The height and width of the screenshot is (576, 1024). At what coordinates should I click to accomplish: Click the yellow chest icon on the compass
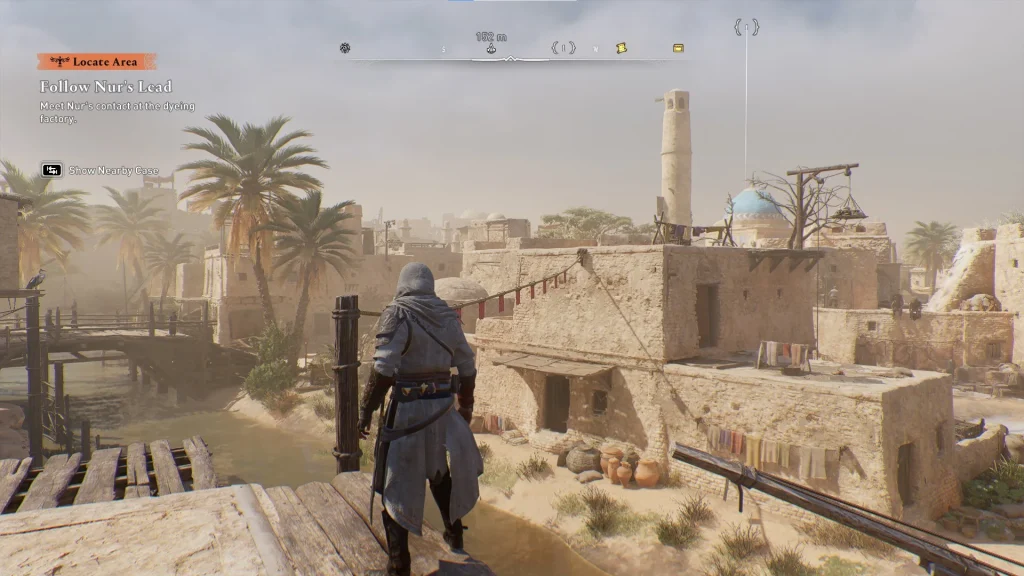click(679, 48)
